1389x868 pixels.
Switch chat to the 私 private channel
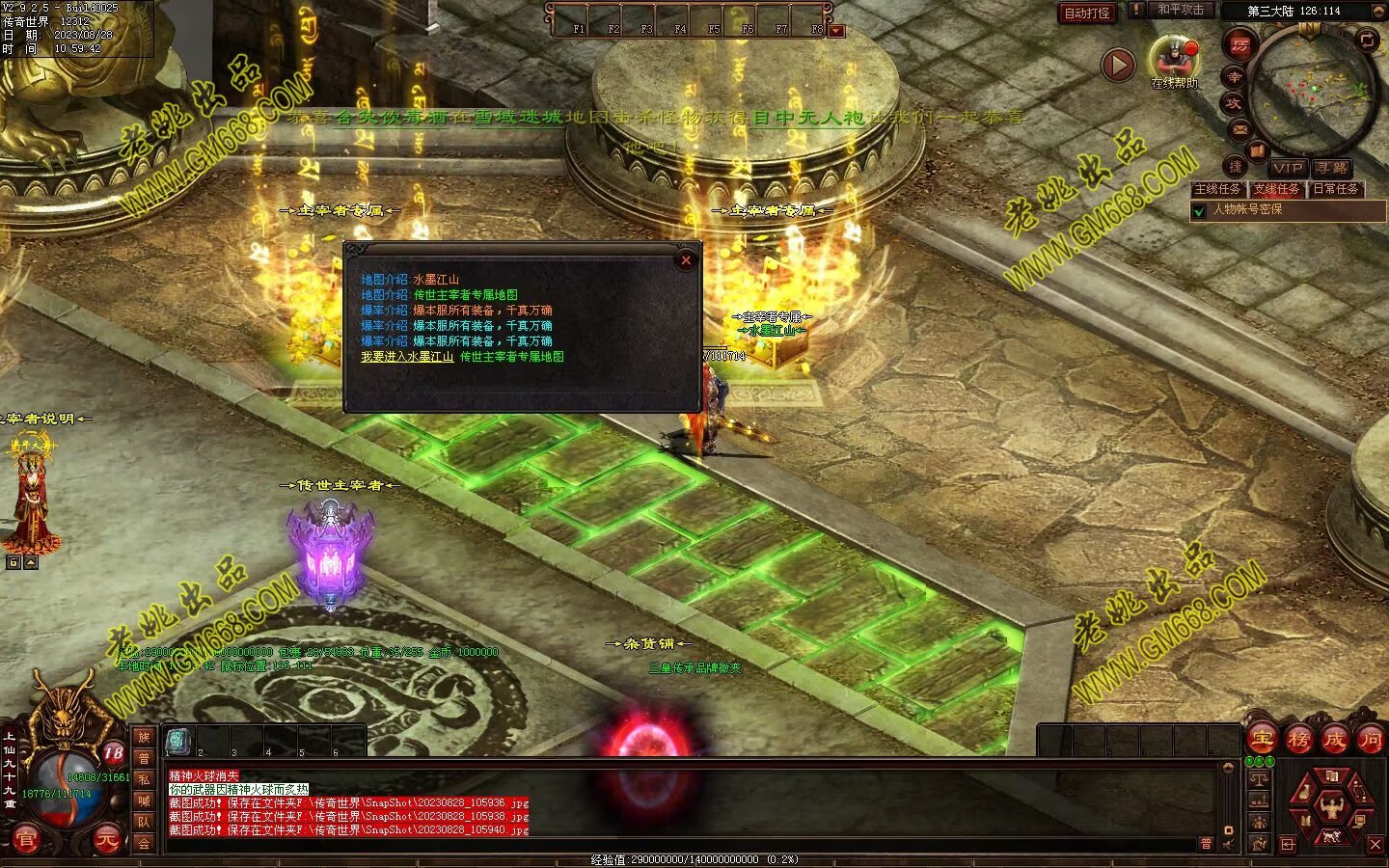click(x=144, y=779)
